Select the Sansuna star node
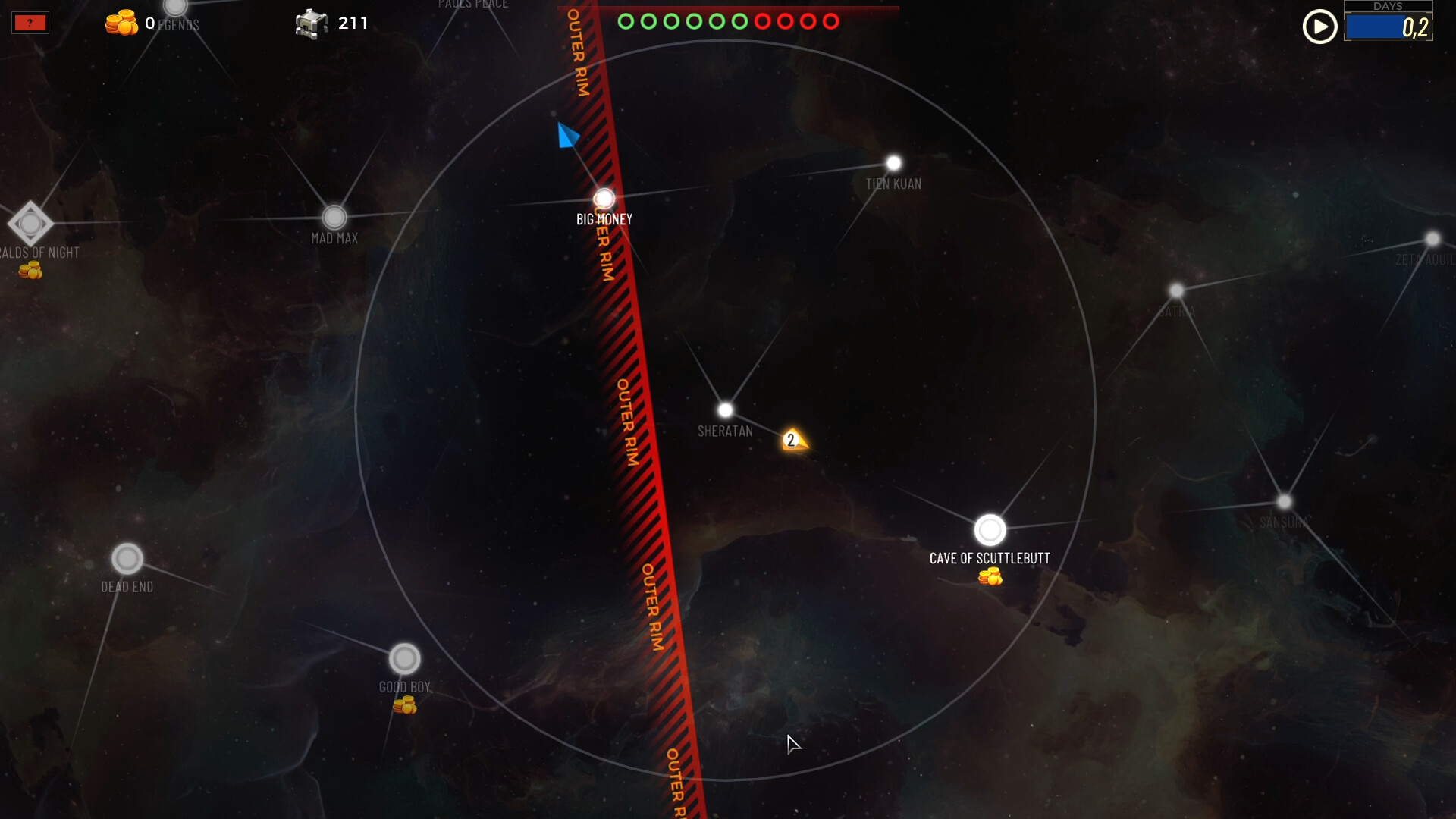 pyautogui.click(x=1283, y=502)
